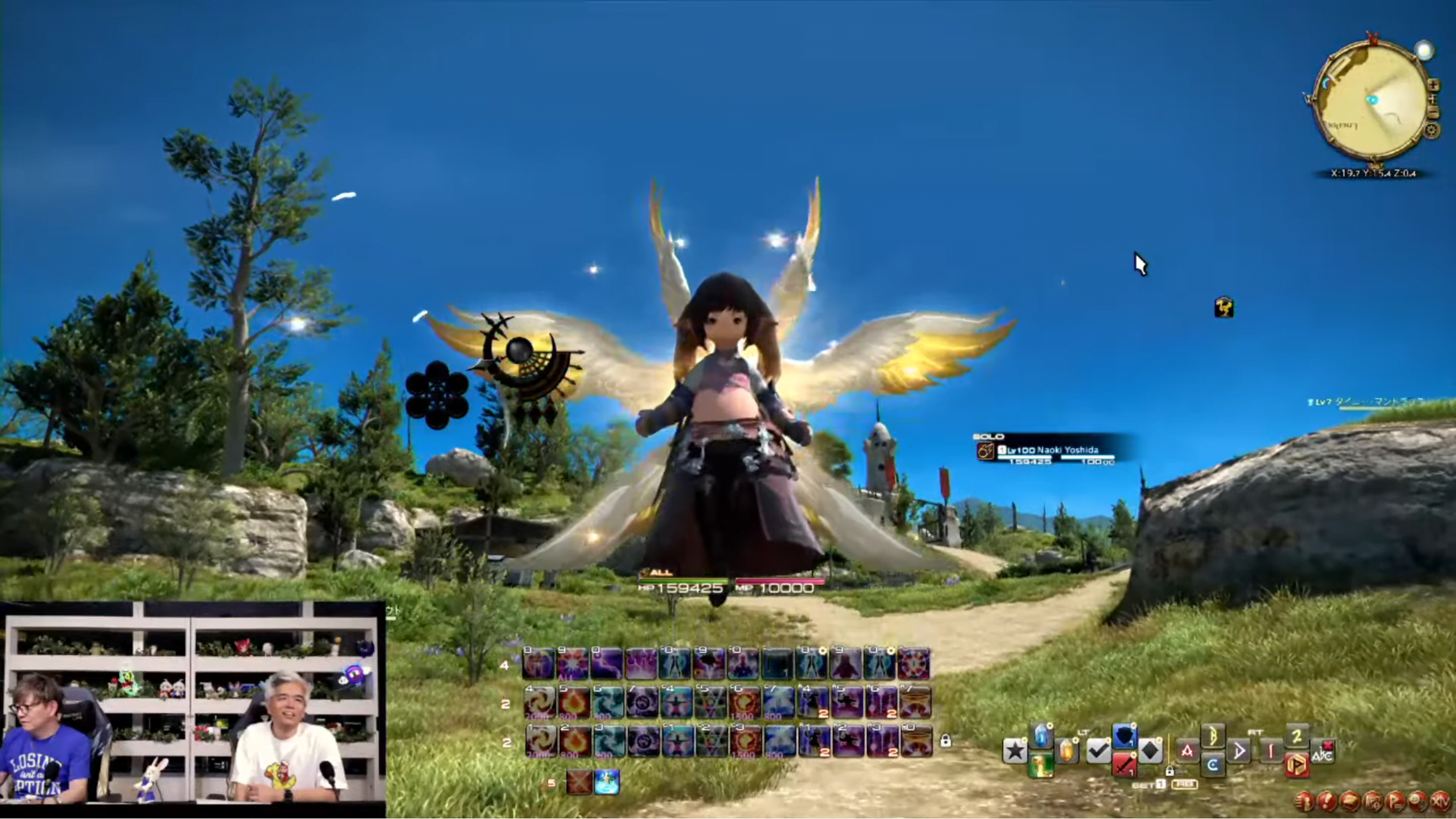Click the black diamond icon on the cross hotbar
Viewport: 1456px width, 819px height.
click(x=1150, y=751)
